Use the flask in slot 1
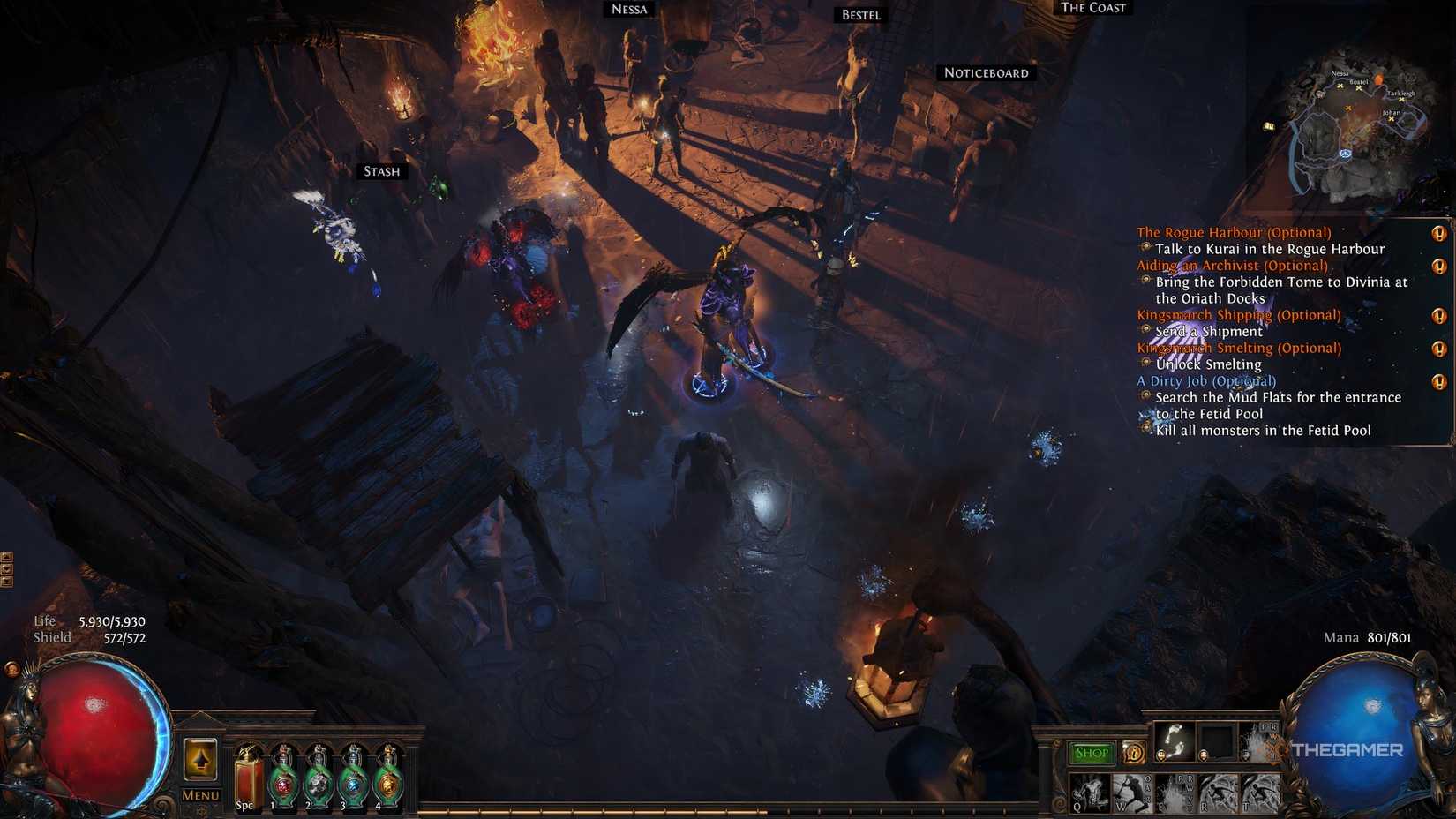The width and height of the screenshot is (1456, 819). pos(282,777)
